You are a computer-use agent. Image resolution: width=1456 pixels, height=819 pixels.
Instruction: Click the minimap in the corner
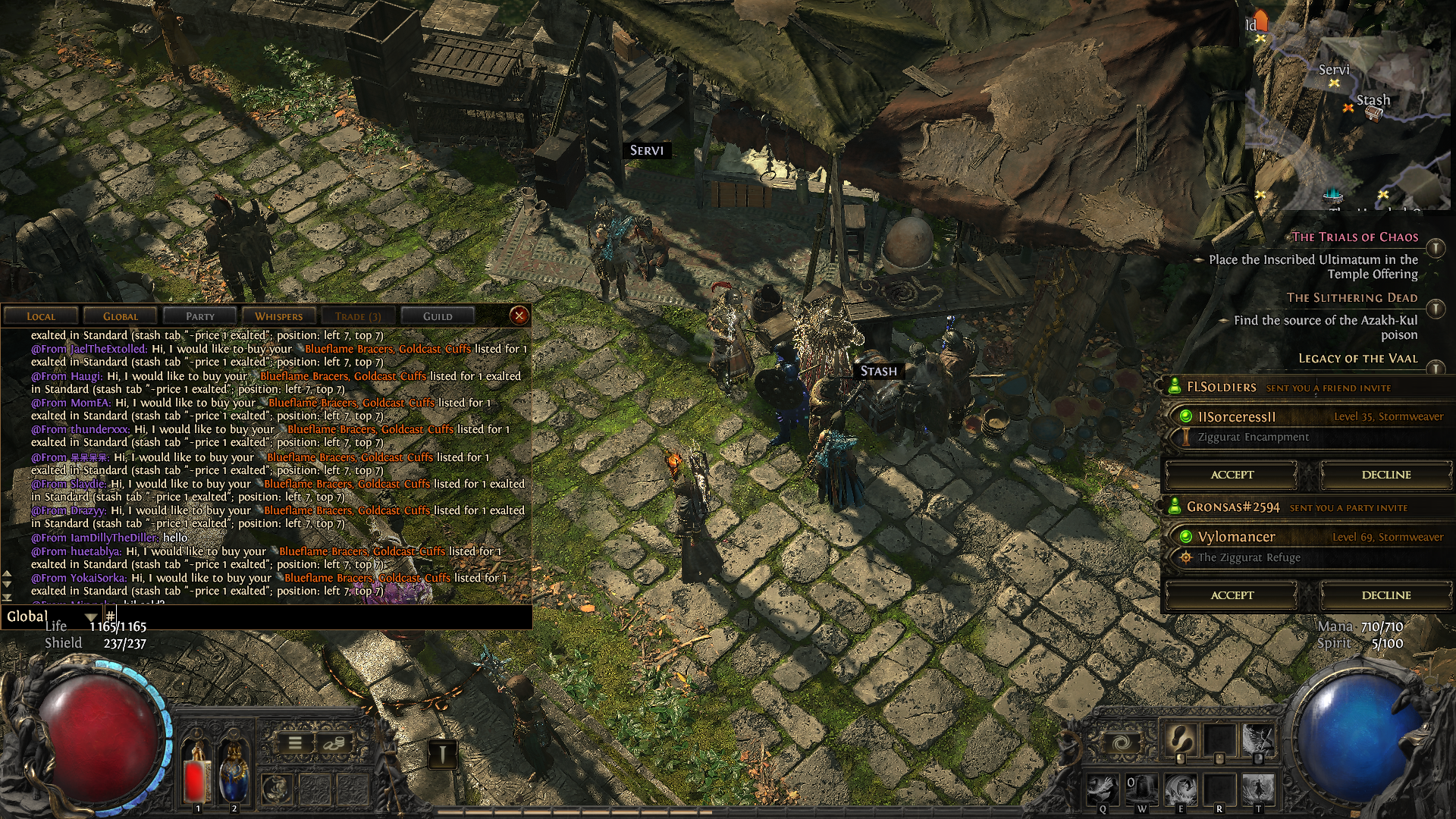pos(1350,106)
